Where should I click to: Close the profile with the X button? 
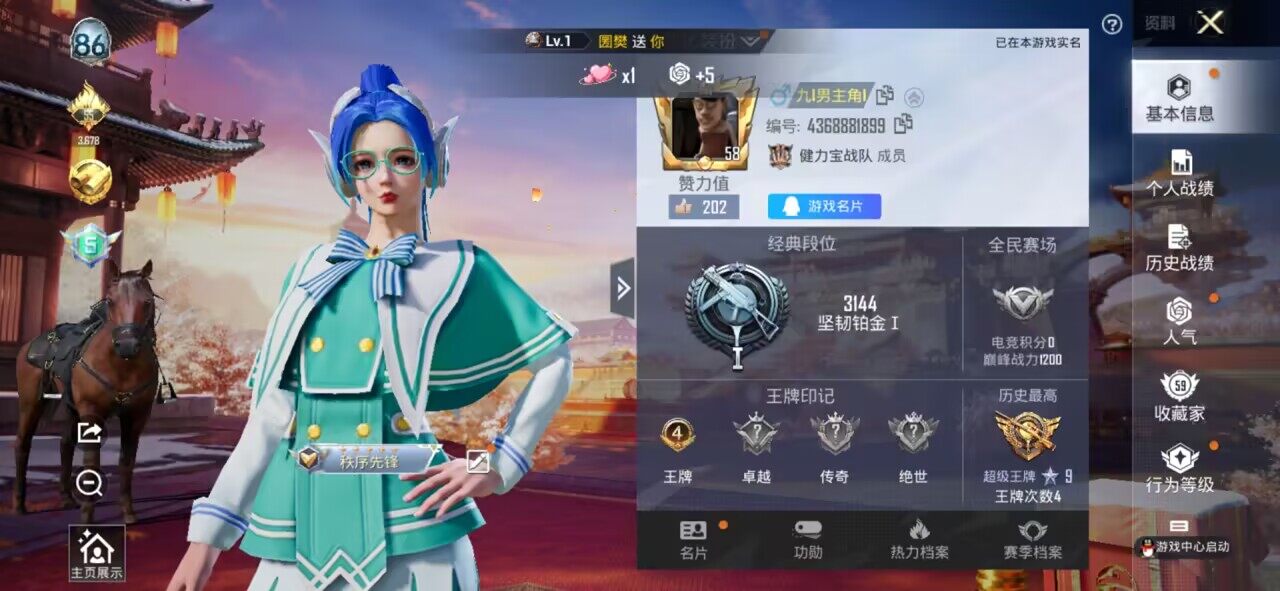[1210, 23]
